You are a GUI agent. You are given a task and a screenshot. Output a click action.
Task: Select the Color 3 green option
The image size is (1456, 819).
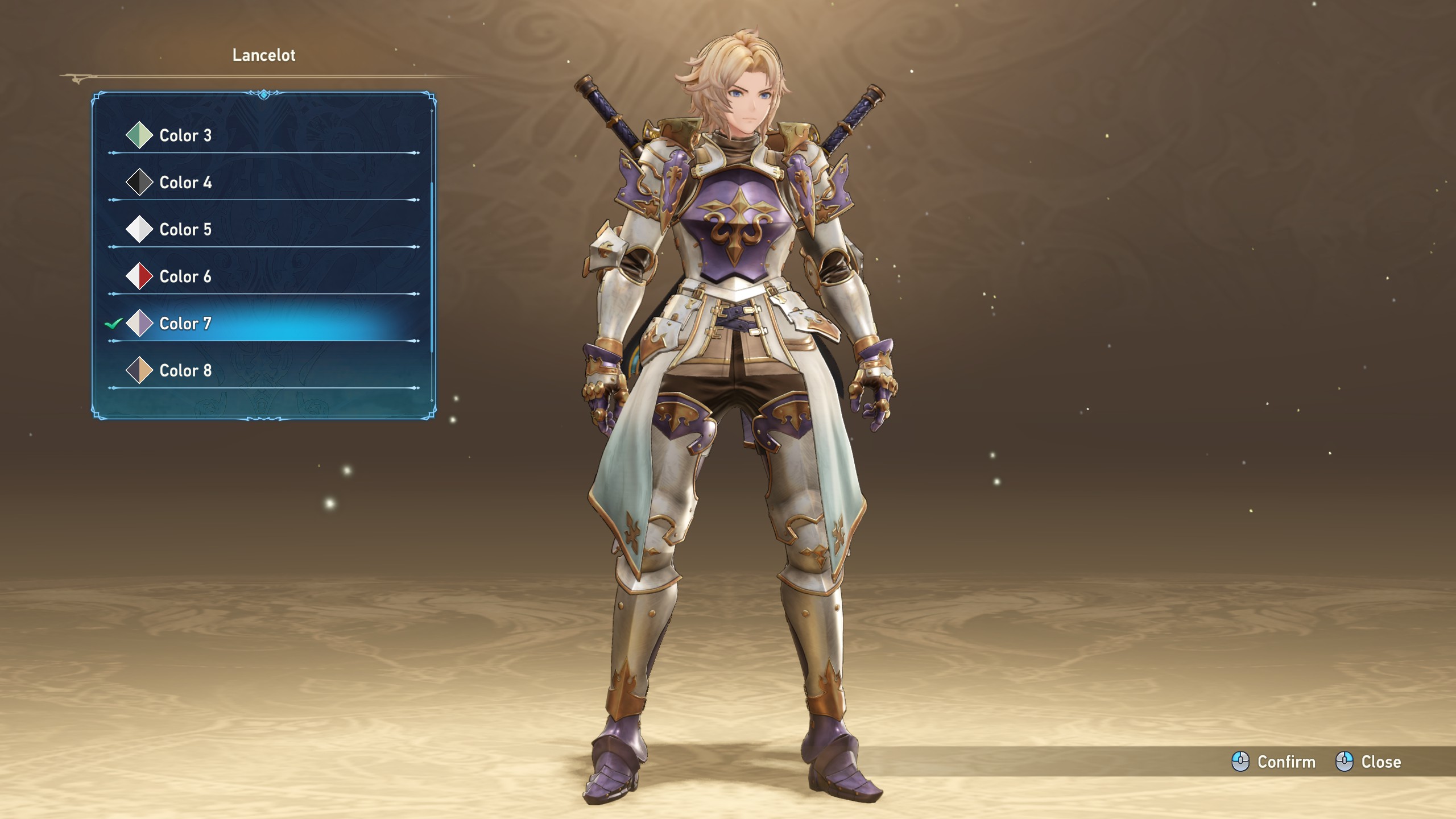185,135
